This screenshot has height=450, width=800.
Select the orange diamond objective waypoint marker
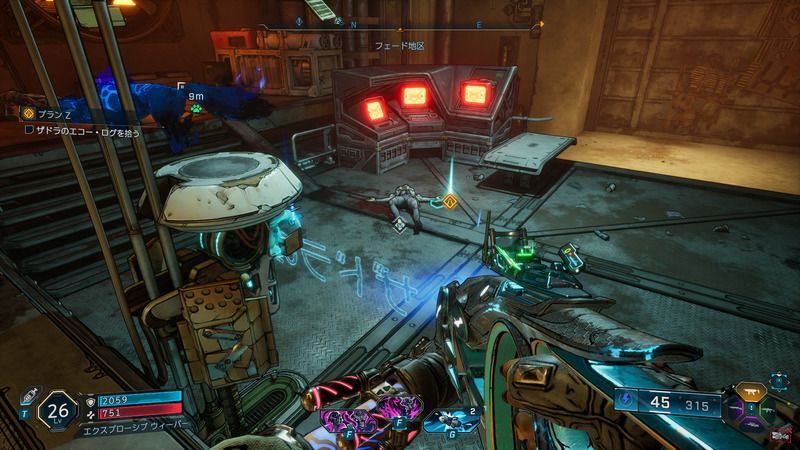(x=451, y=202)
